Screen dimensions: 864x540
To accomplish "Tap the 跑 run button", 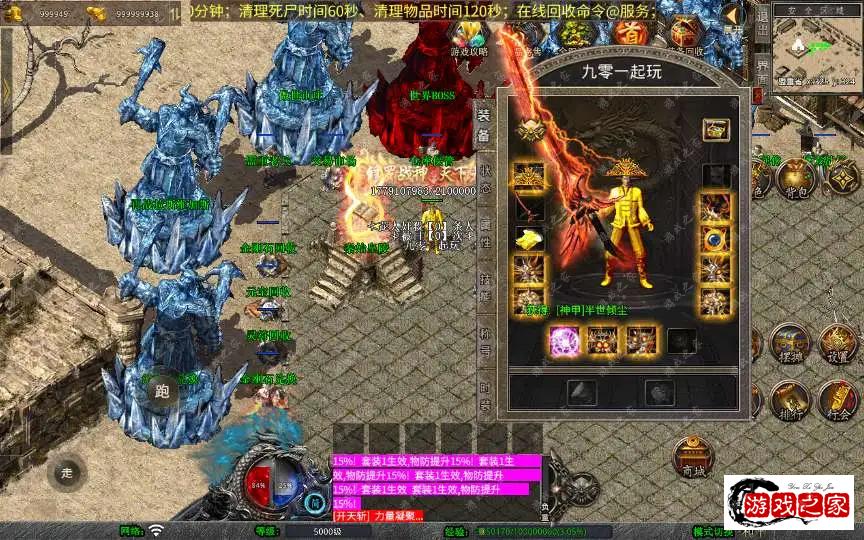I will (163, 392).
